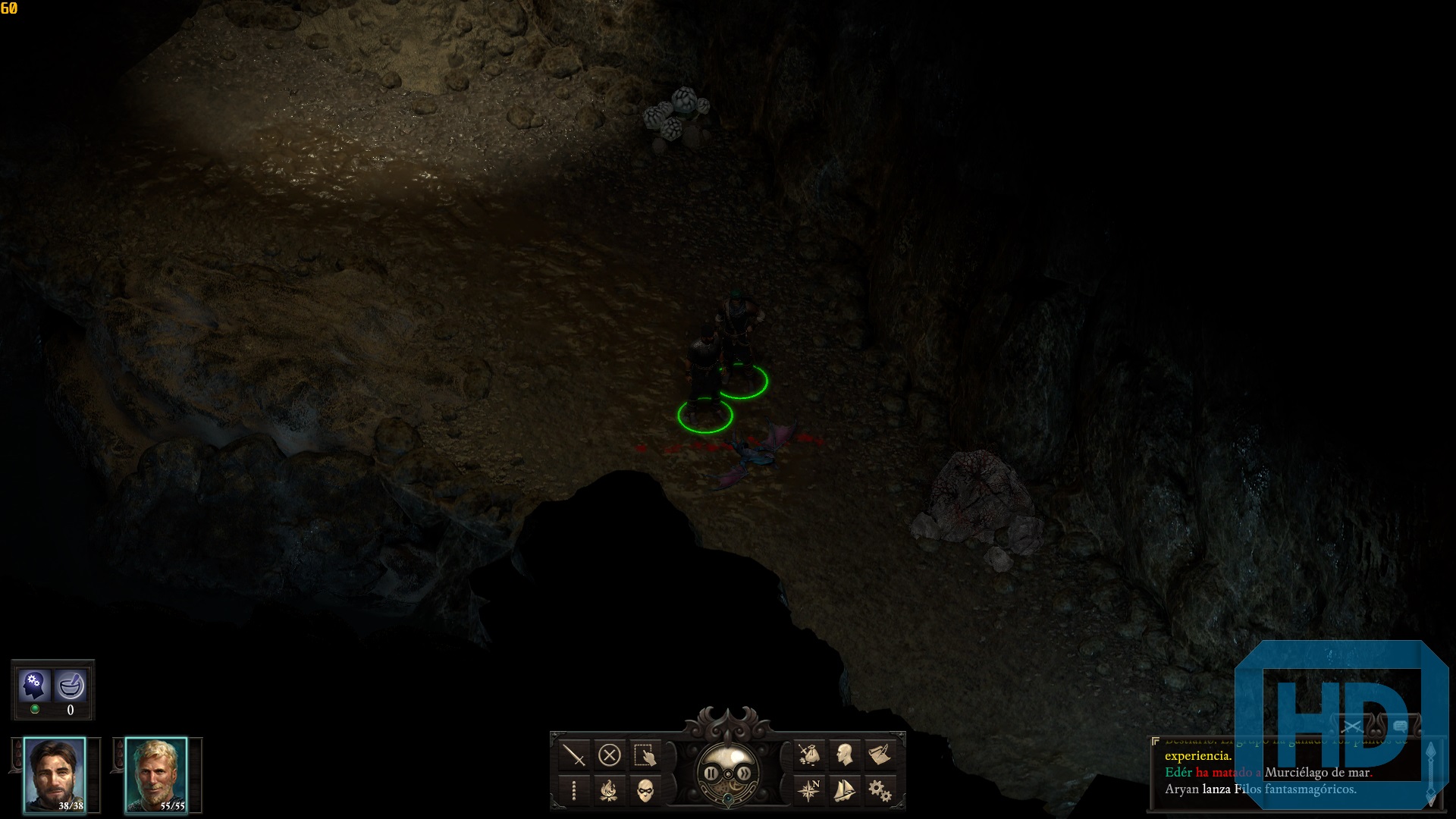Rest using the campfire button

pyautogui.click(x=610, y=791)
